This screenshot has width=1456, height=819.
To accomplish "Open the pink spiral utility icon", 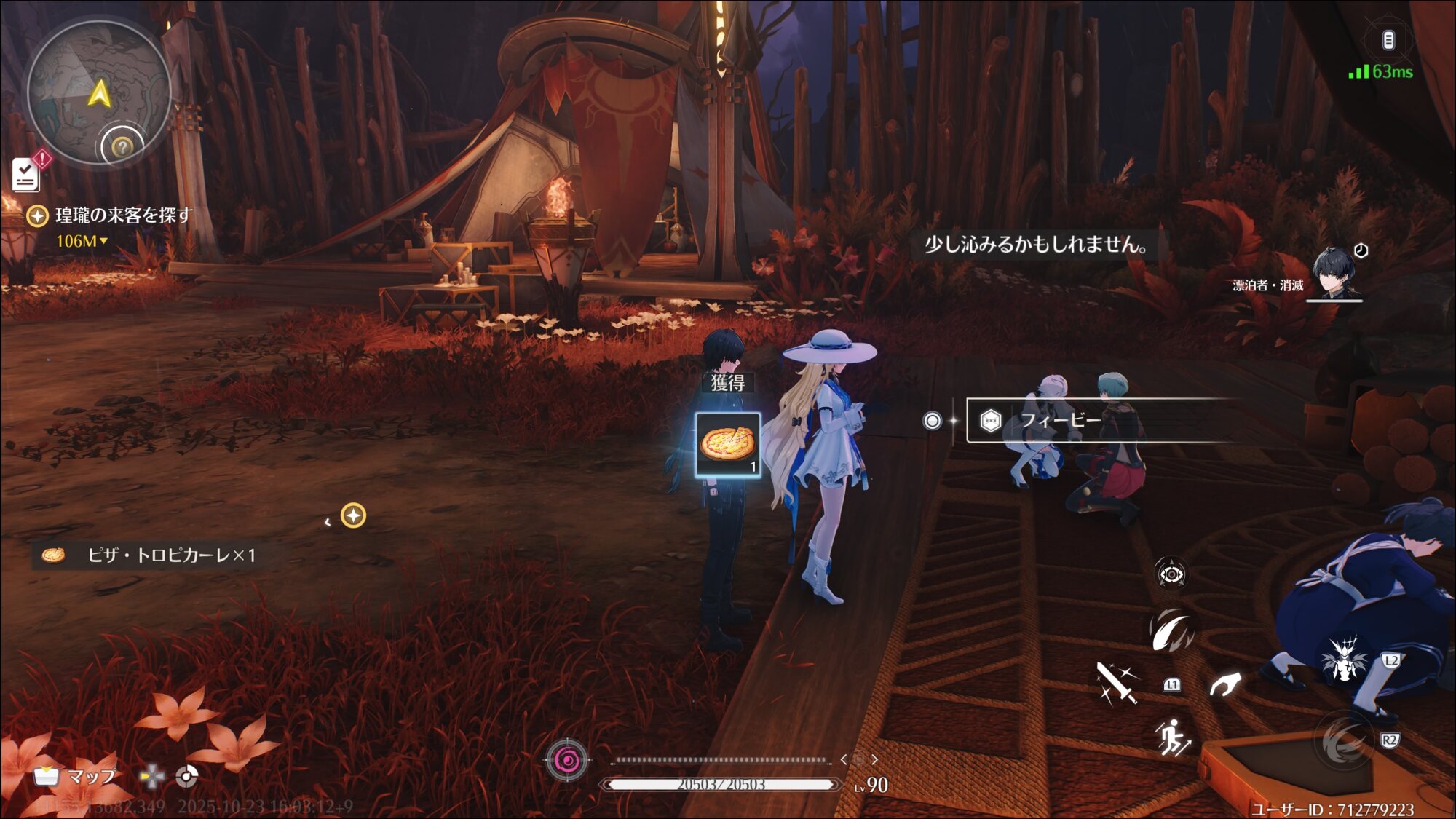I will click(567, 761).
